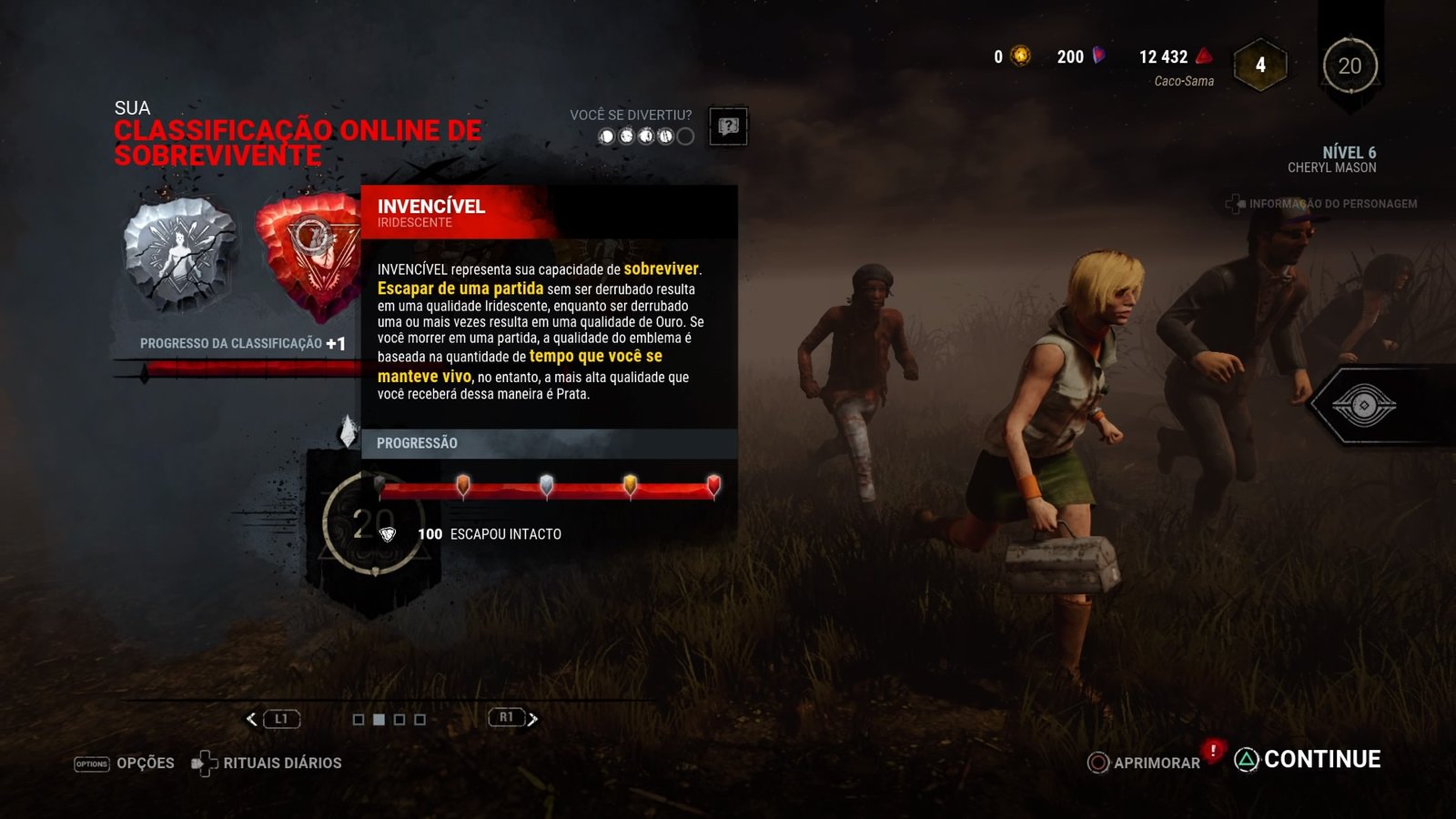Select the silver emblem icon
This screenshot has width=1456, height=819.
179,253
